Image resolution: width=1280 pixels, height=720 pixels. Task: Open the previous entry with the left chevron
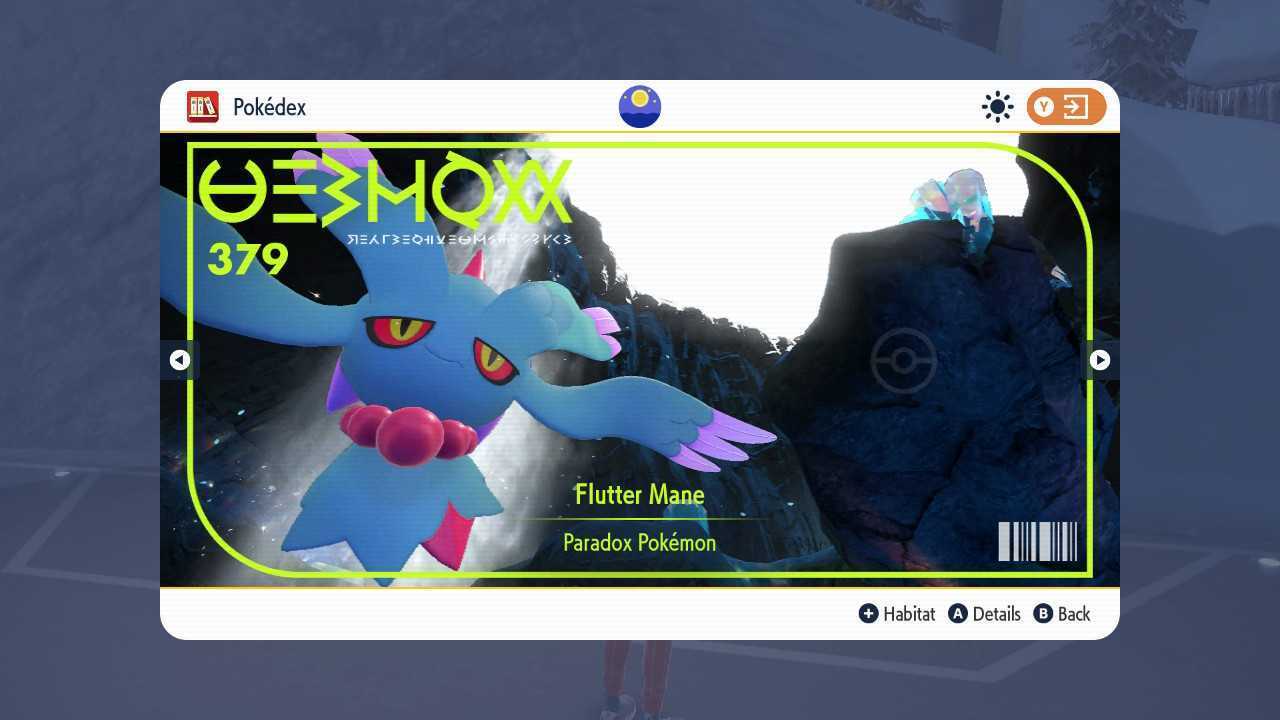[180, 360]
